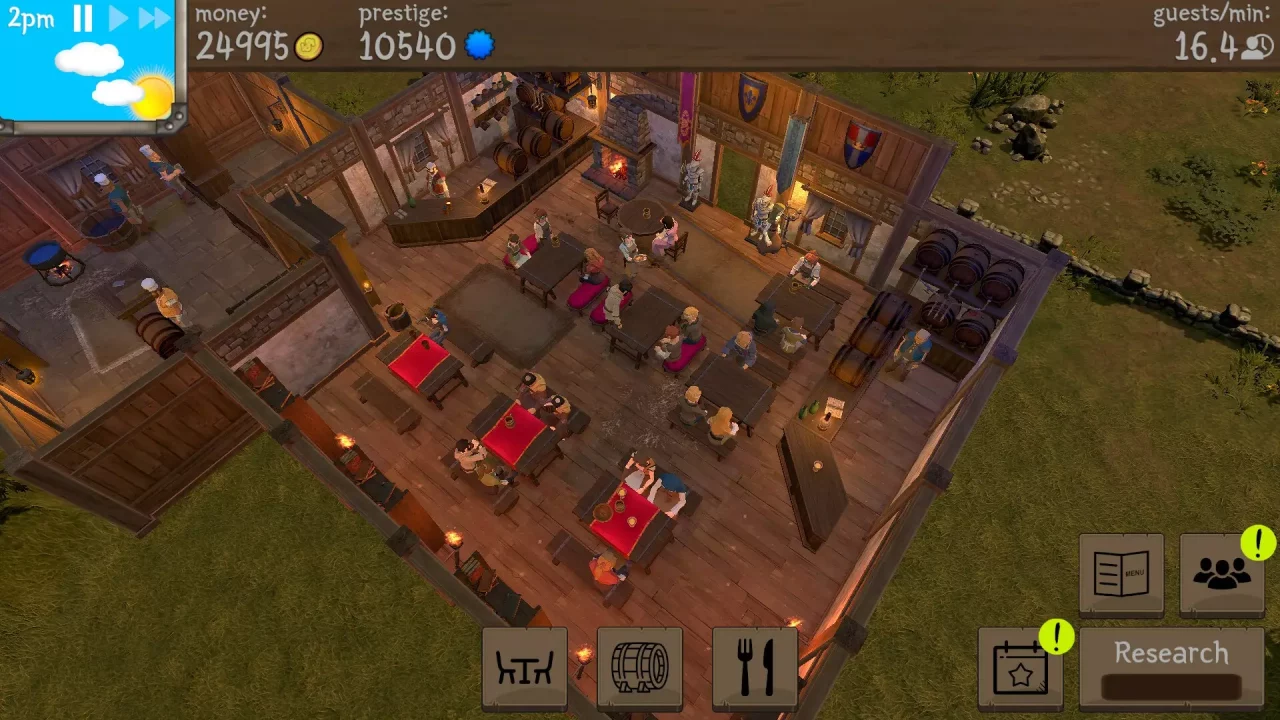This screenshot has height=720, width=1280.
Task: Click the prestige gem icon
Action: tap(479, 45)
